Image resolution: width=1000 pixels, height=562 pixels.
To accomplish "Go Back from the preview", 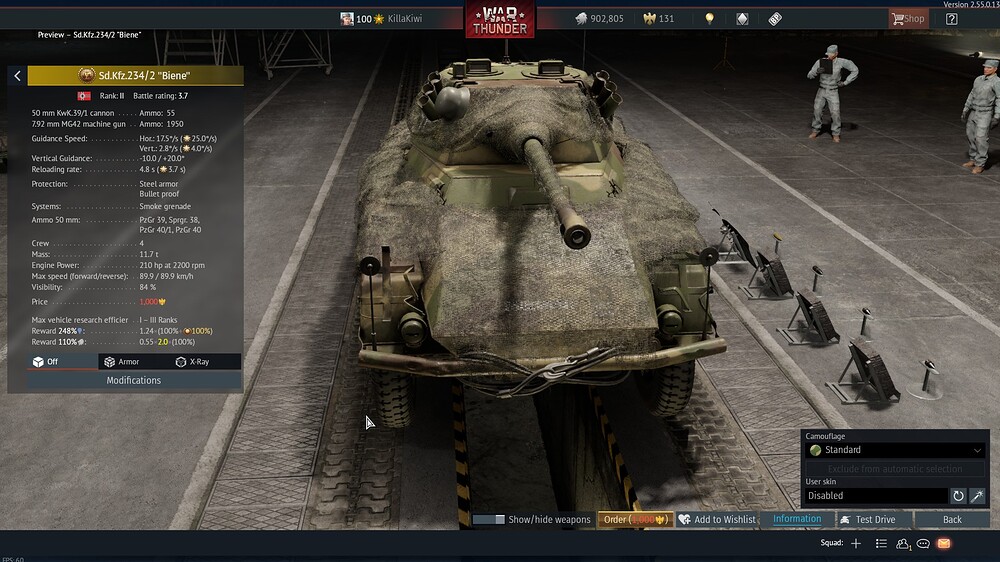I will (x=952, y=520).
